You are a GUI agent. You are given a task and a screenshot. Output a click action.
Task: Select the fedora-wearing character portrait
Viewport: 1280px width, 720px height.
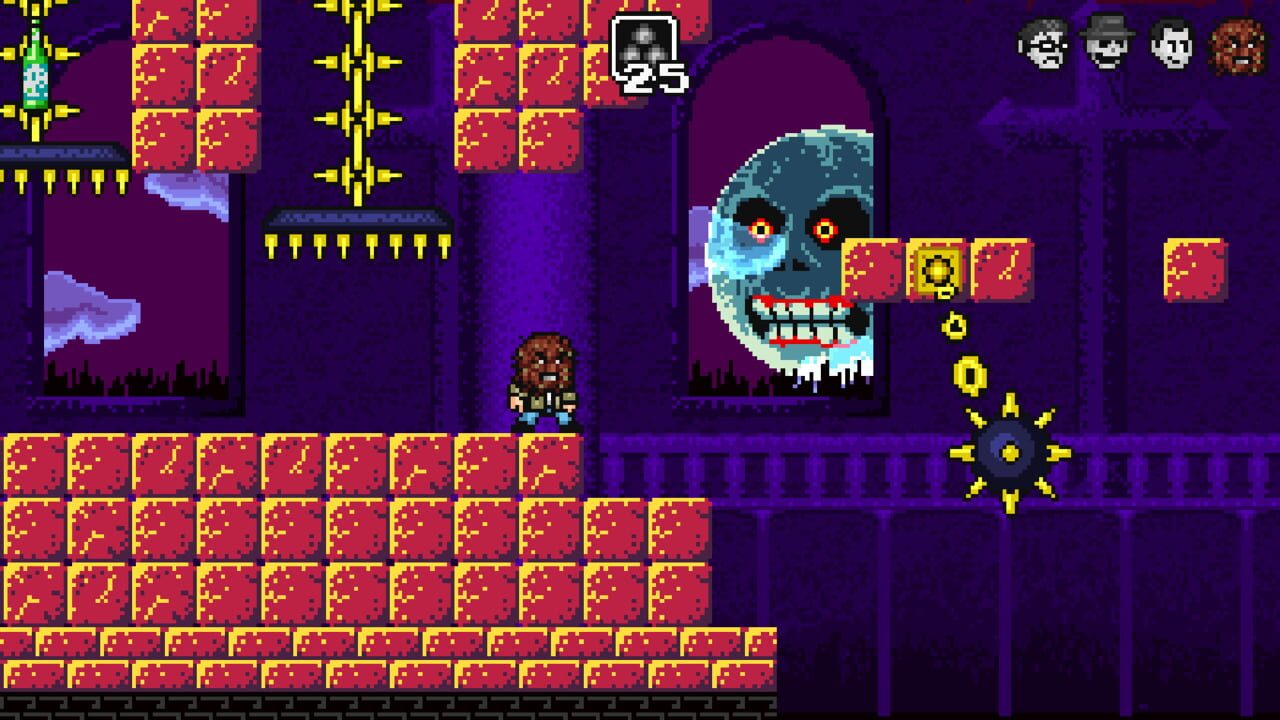point(1105,45)
